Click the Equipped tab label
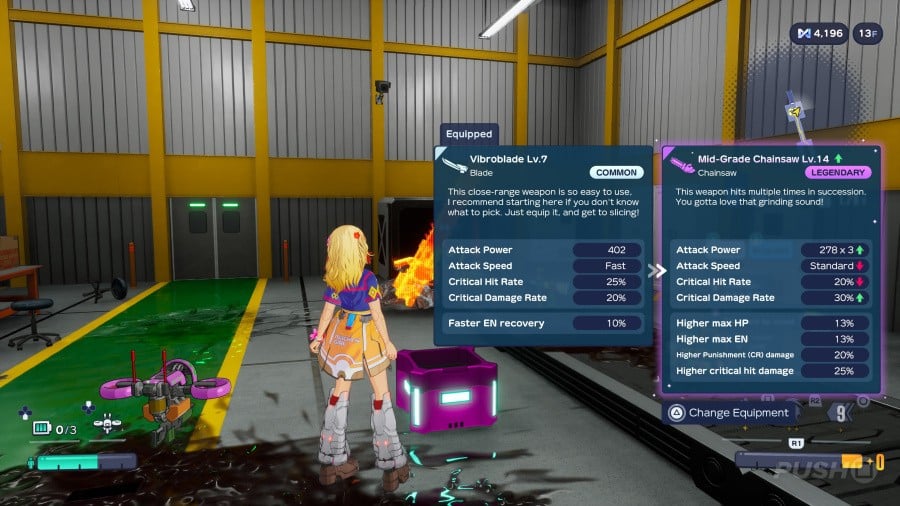The width and height of the screenshot is (900, 506). pos(469,134)
